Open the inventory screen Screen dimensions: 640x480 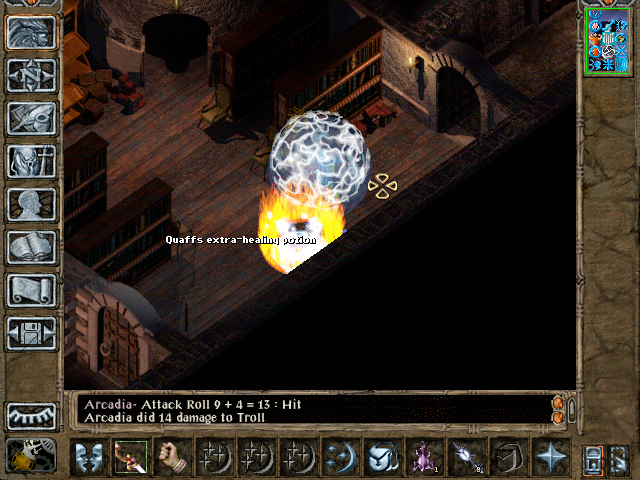[x=31, y=161]
